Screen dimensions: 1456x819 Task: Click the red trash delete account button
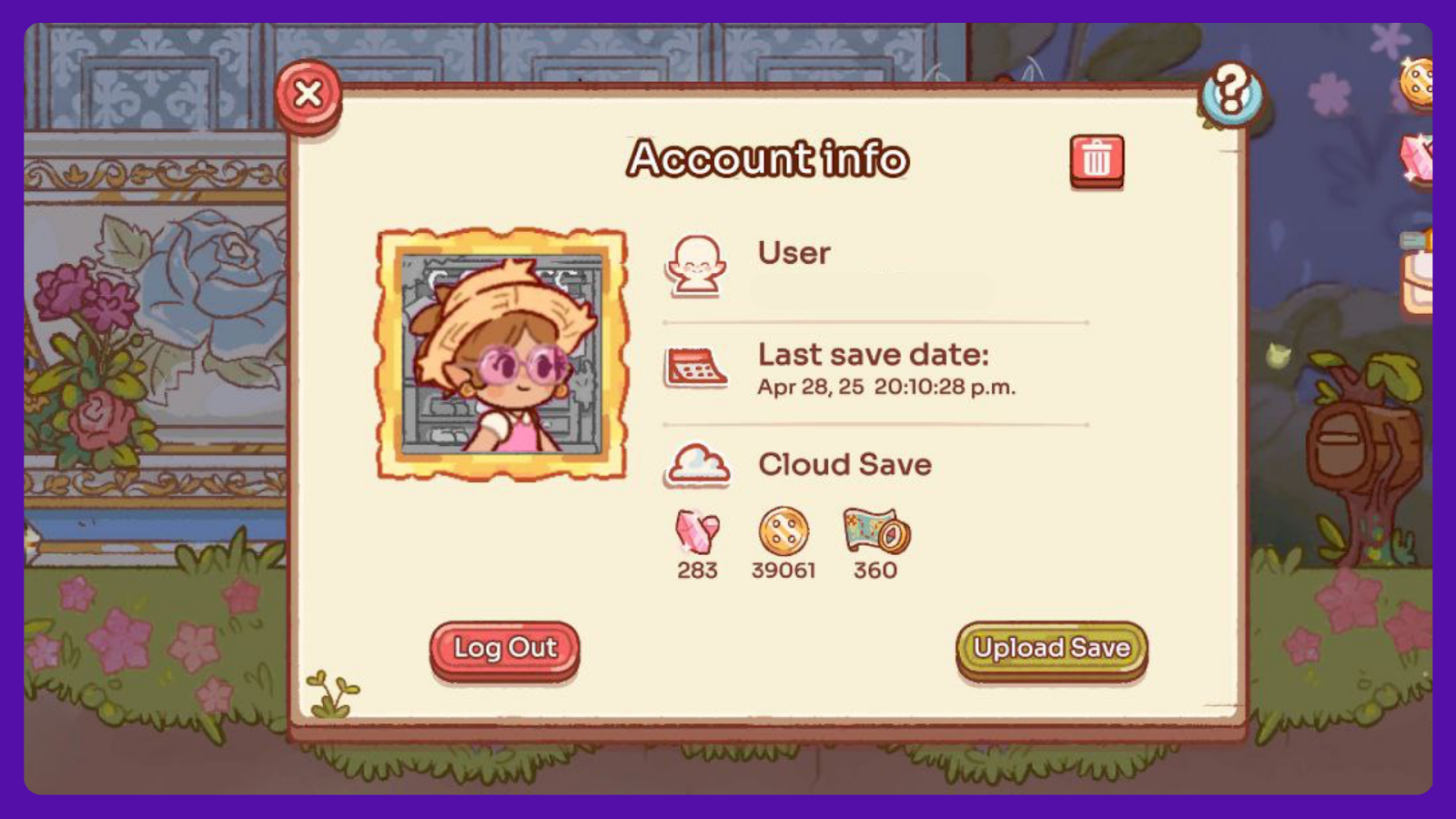(1097, 160)
